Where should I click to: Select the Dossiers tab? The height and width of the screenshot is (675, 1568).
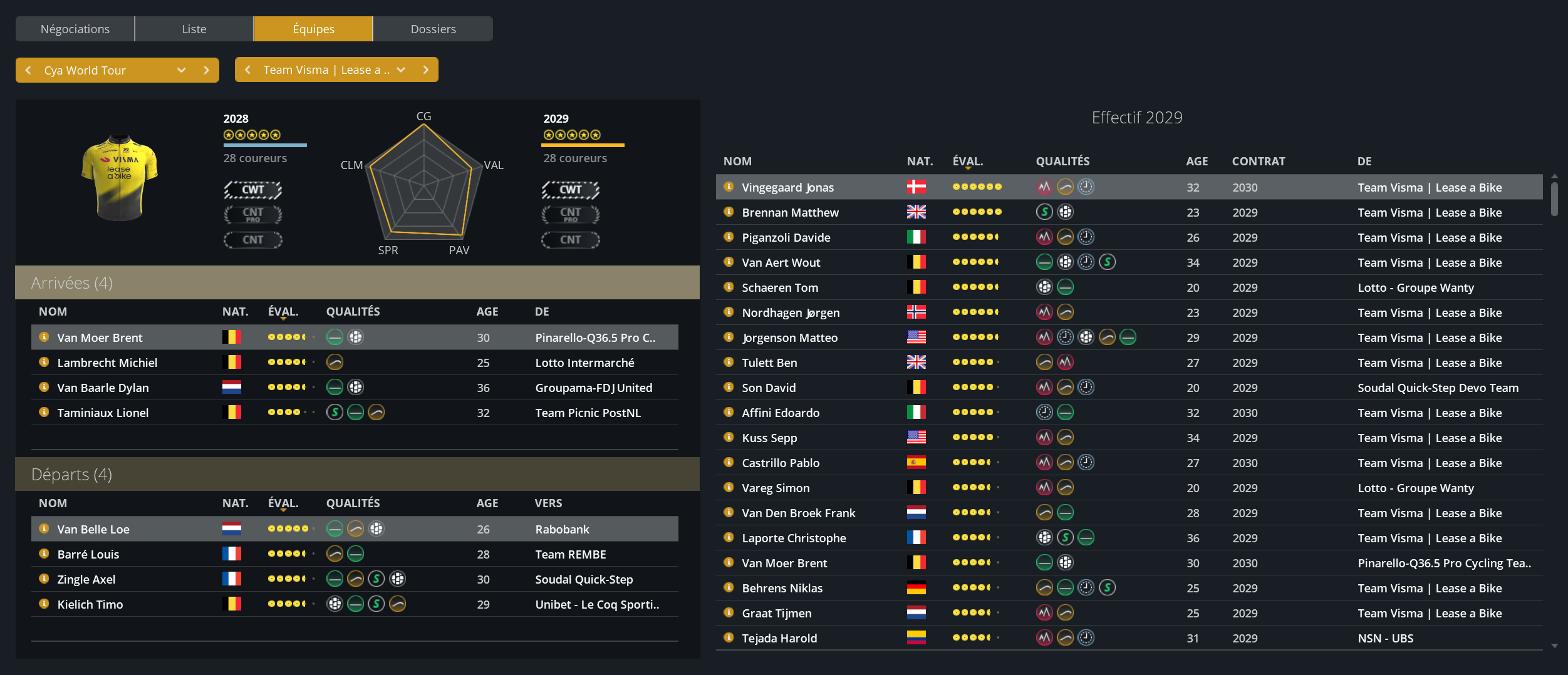(433, 29)
